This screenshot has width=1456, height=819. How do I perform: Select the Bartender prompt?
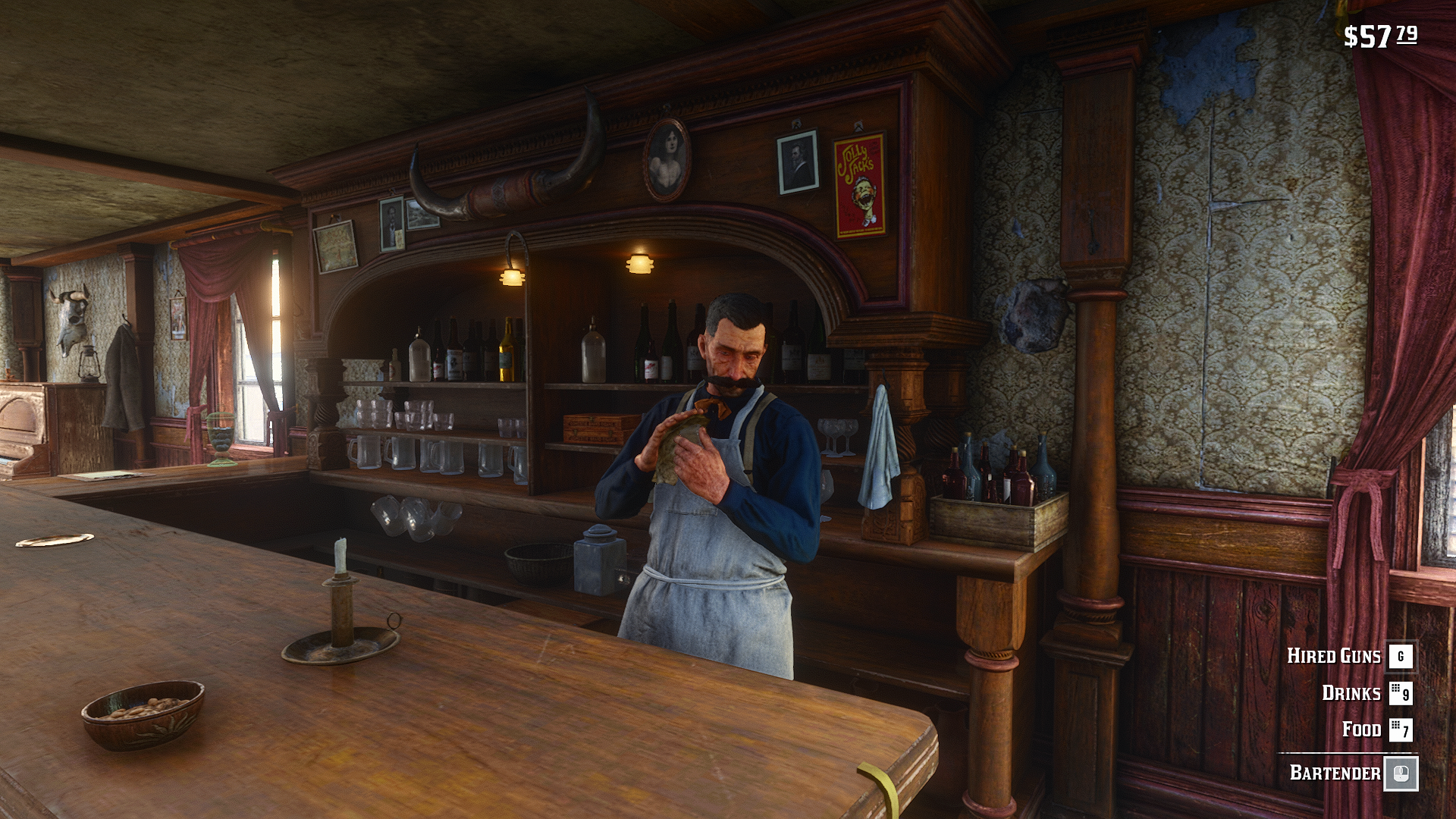[1335, 773]
